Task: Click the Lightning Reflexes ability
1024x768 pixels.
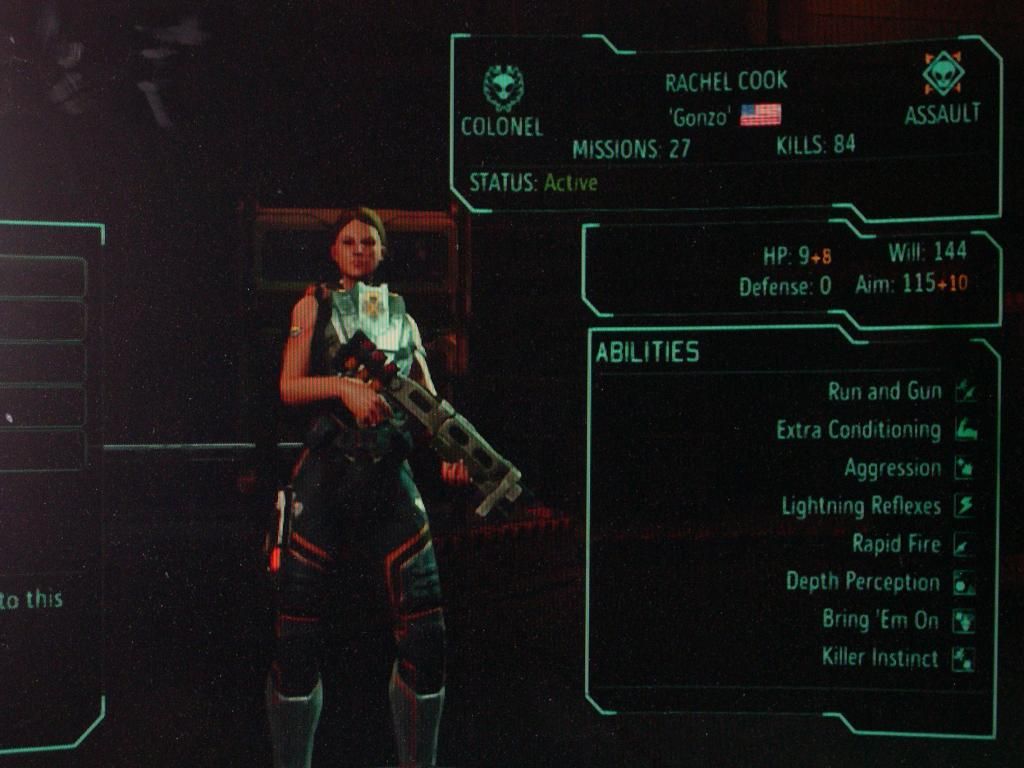Action: pyautogui.click(x=861, y=506)
